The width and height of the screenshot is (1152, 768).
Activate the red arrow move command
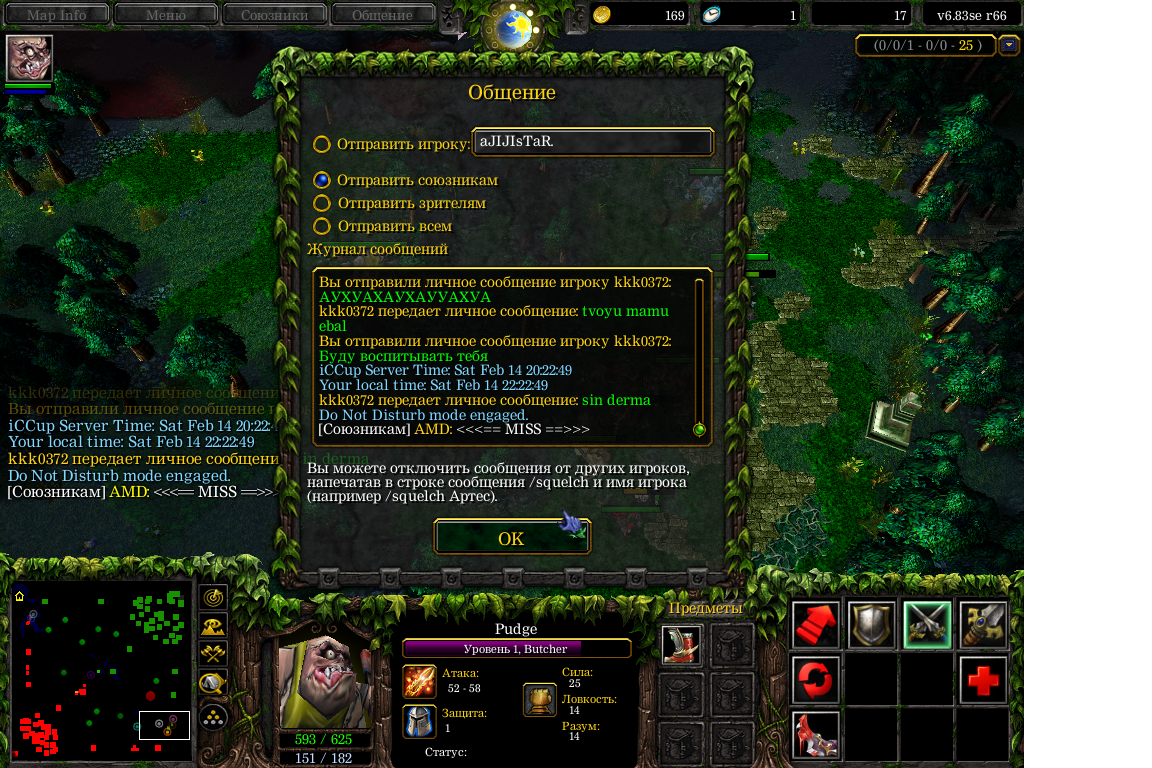point(816,625)
